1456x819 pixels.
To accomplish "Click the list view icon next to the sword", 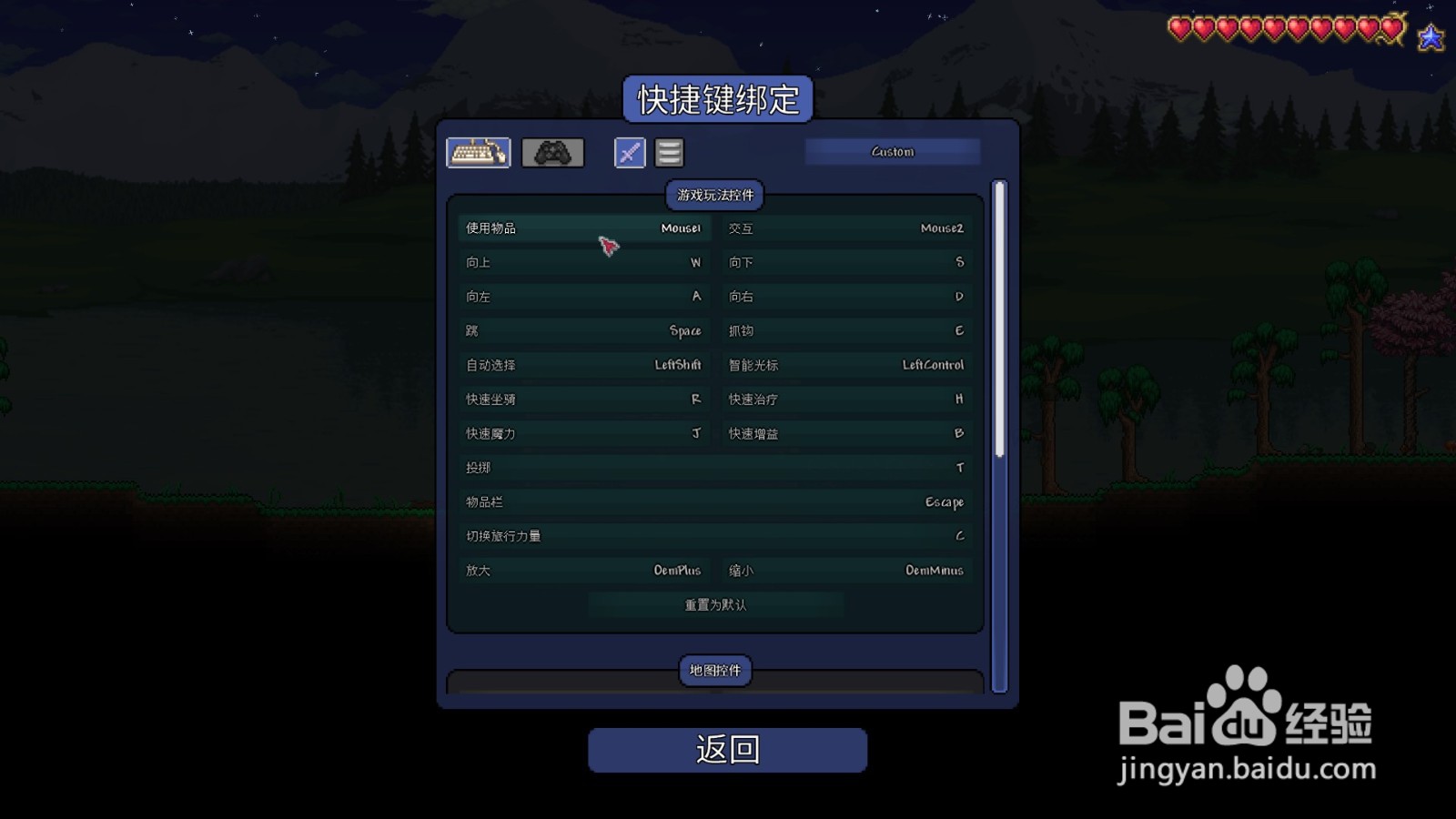I will tap(669, 152).
